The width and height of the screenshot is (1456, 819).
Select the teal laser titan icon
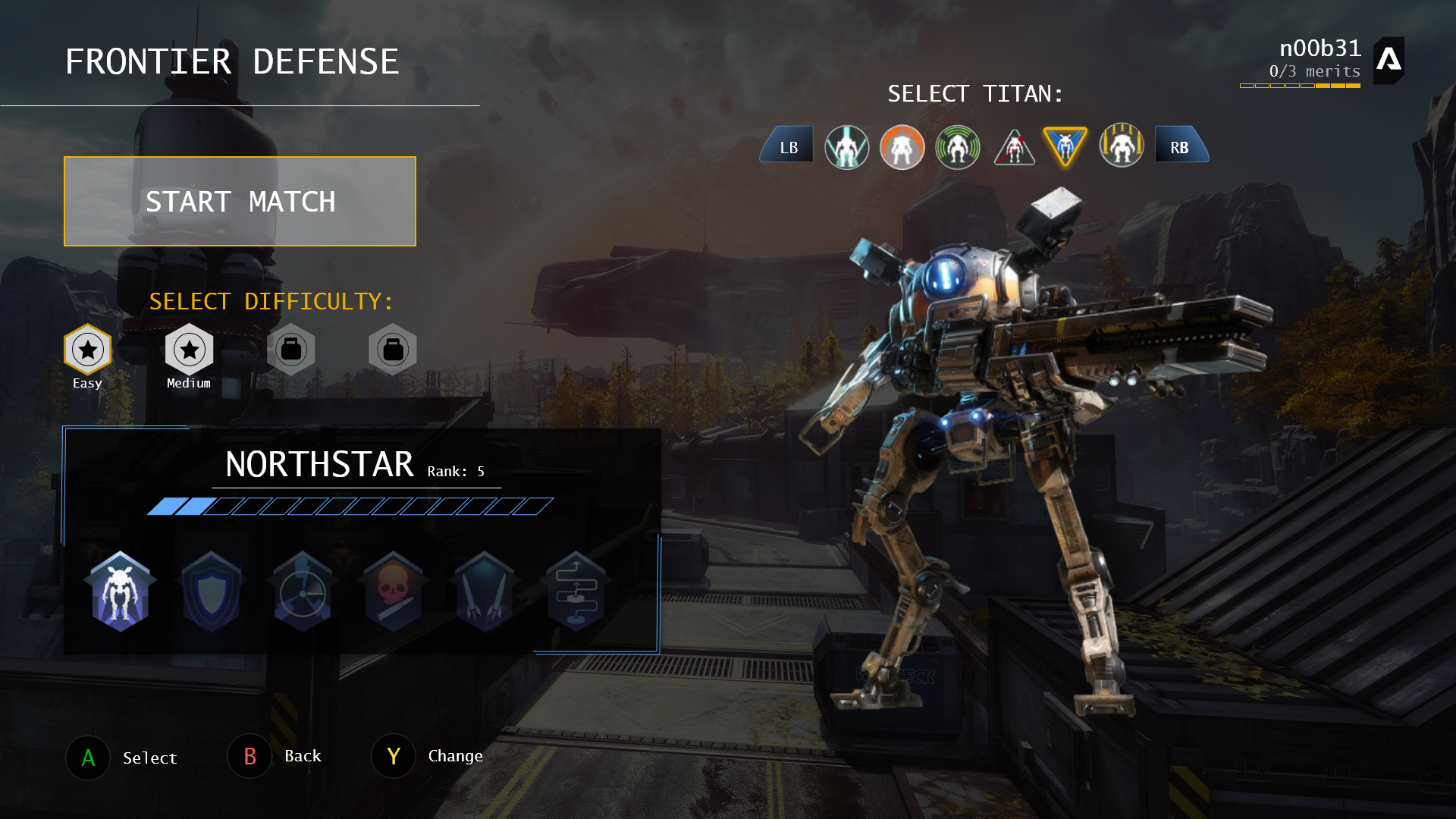pos(846,147)
